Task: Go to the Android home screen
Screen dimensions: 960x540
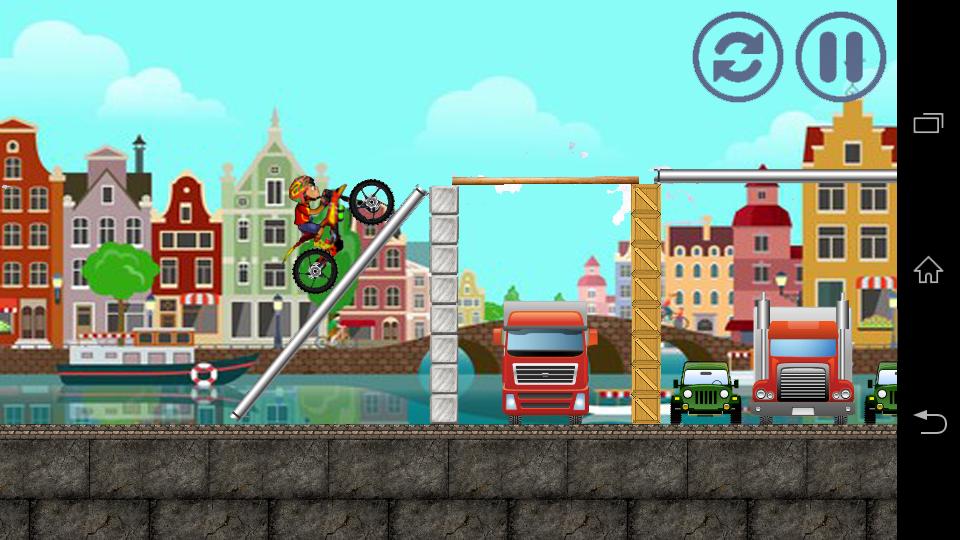Action: pyautogui.click(x=928, y=270)
